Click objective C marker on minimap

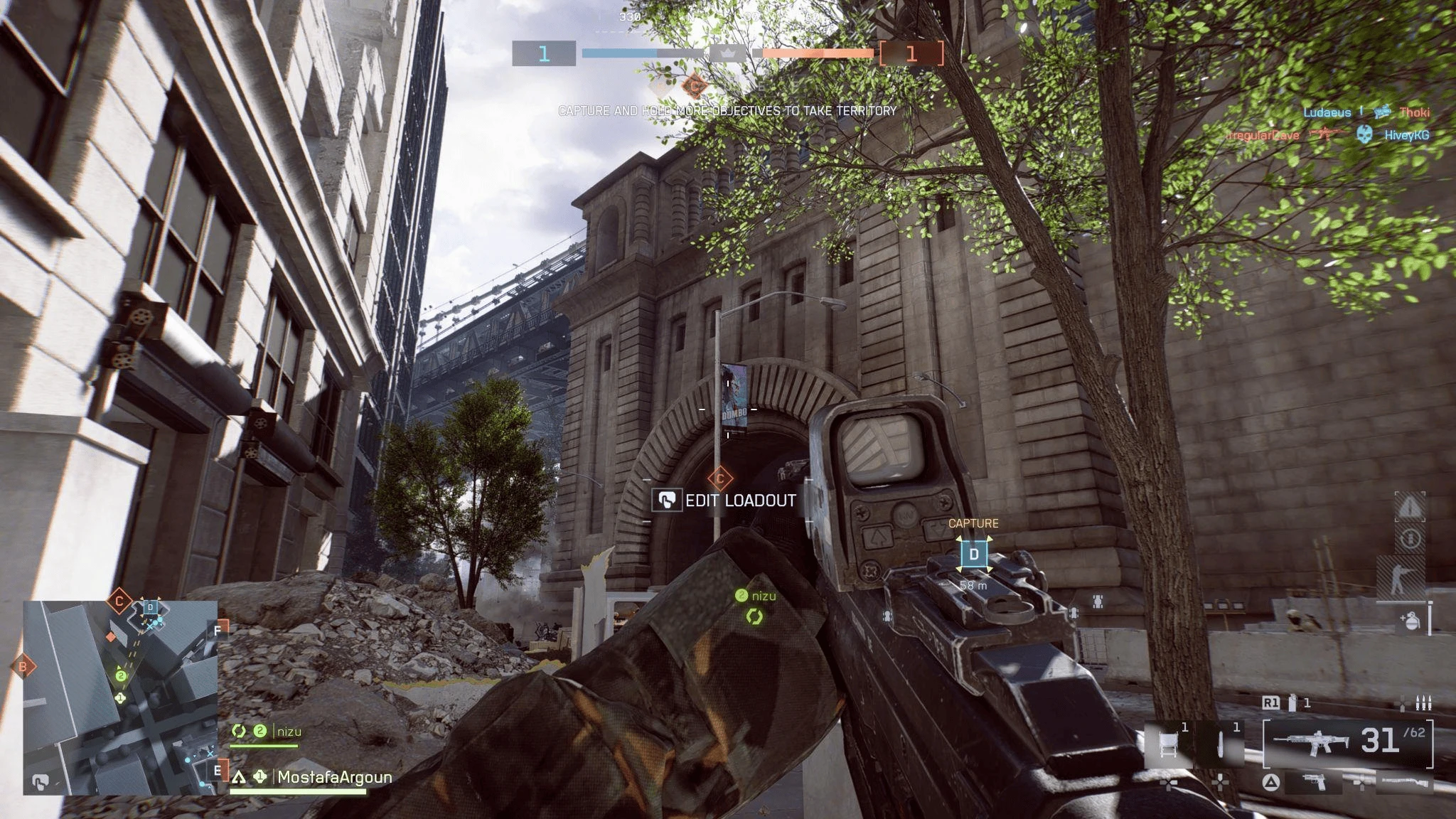119,601
